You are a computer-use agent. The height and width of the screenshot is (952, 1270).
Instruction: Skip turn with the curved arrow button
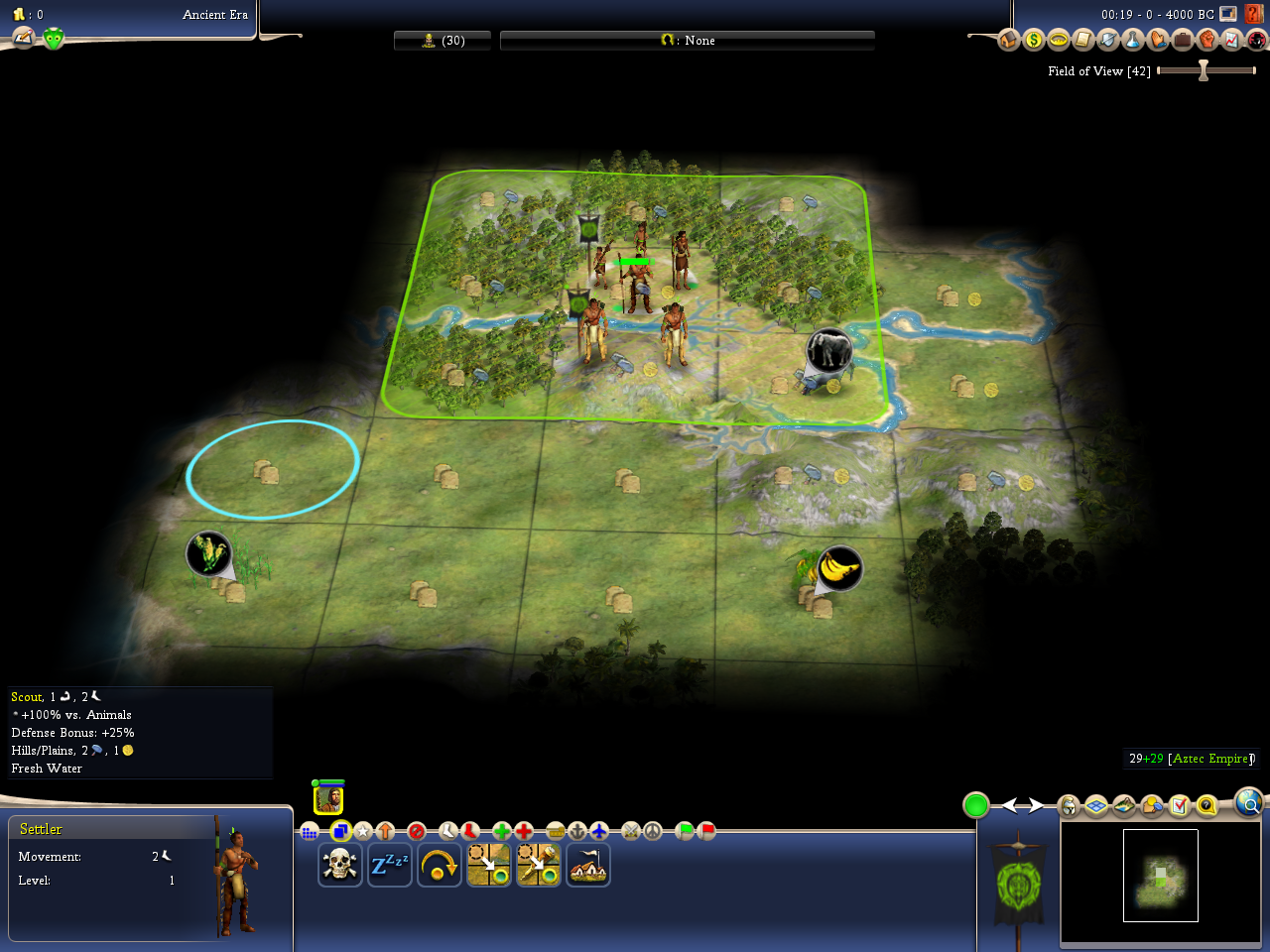[440, 865]
